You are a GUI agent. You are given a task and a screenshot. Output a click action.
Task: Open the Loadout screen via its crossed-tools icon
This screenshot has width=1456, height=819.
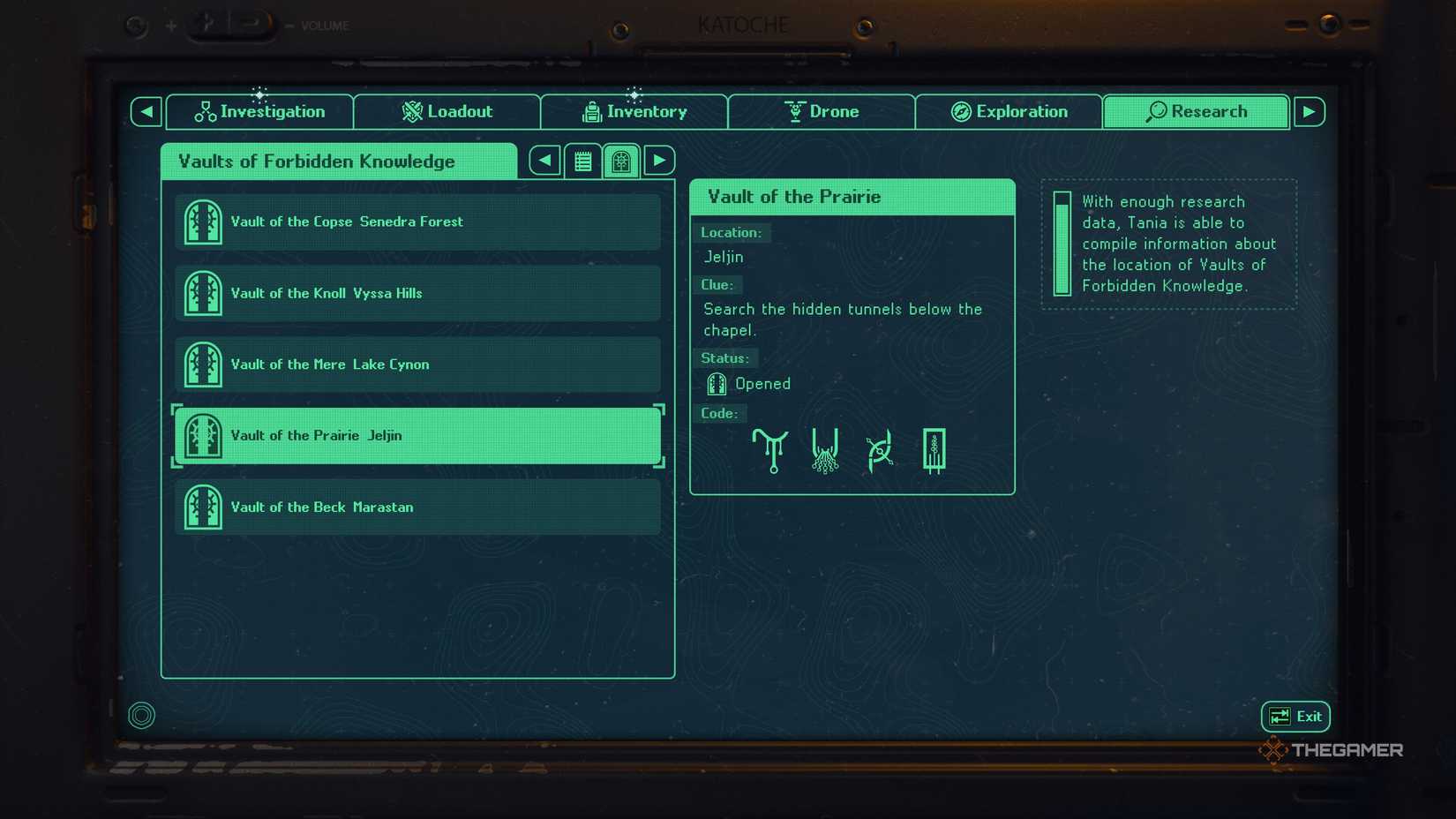pyautogui.click(x=411, y=111)
